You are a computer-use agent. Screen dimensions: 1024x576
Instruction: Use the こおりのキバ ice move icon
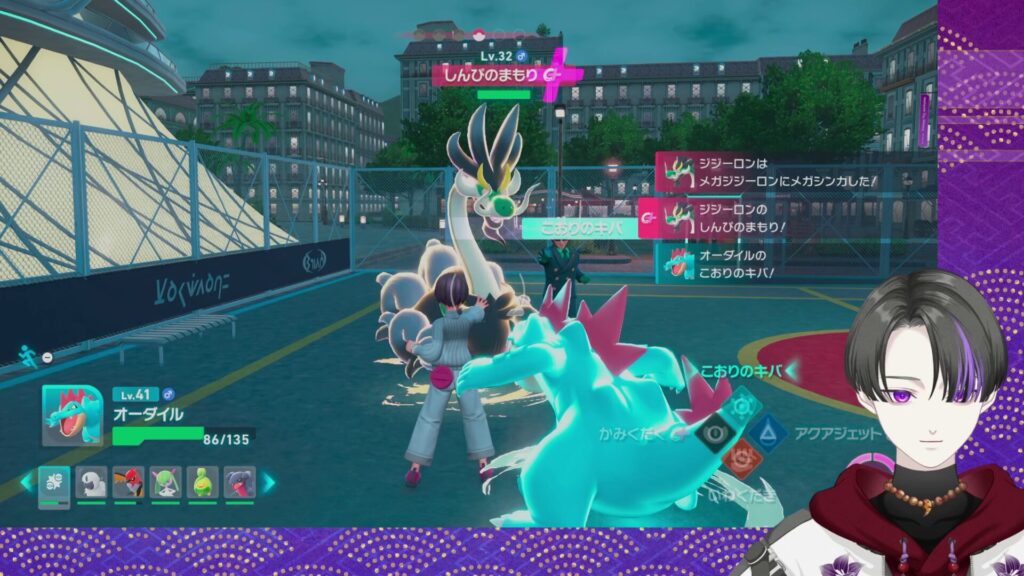(x=741, y=403)
